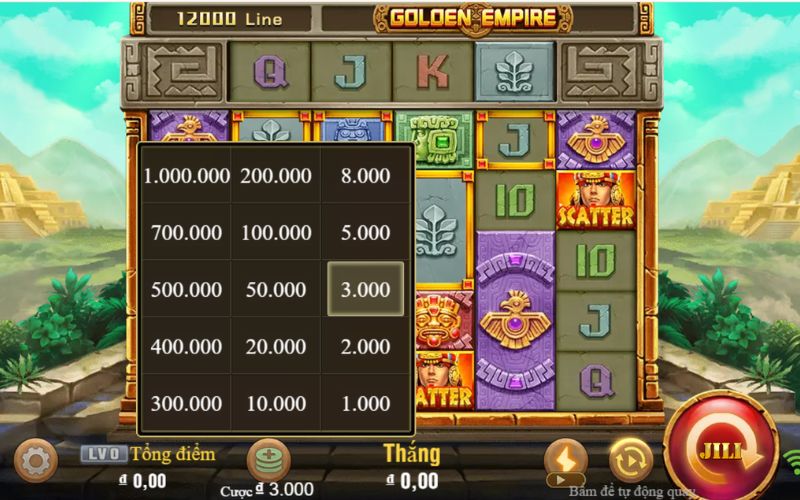800x500 pixels.
Task: Click the green chip bet button
Action: point(268,459)
